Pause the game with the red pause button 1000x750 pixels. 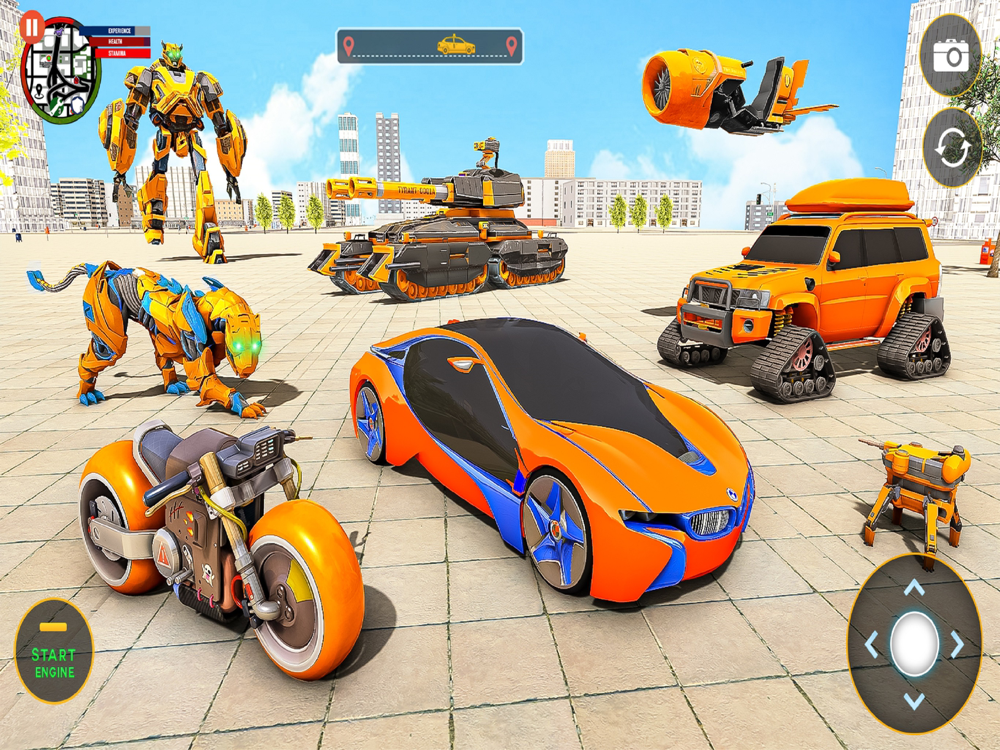click(x=33, y=26)
